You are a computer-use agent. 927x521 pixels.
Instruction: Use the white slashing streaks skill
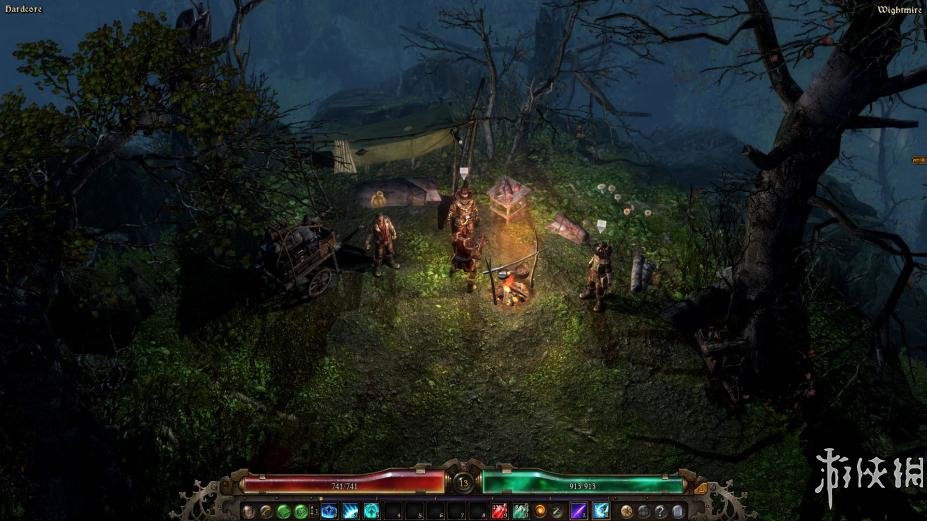tap(350, 511)
